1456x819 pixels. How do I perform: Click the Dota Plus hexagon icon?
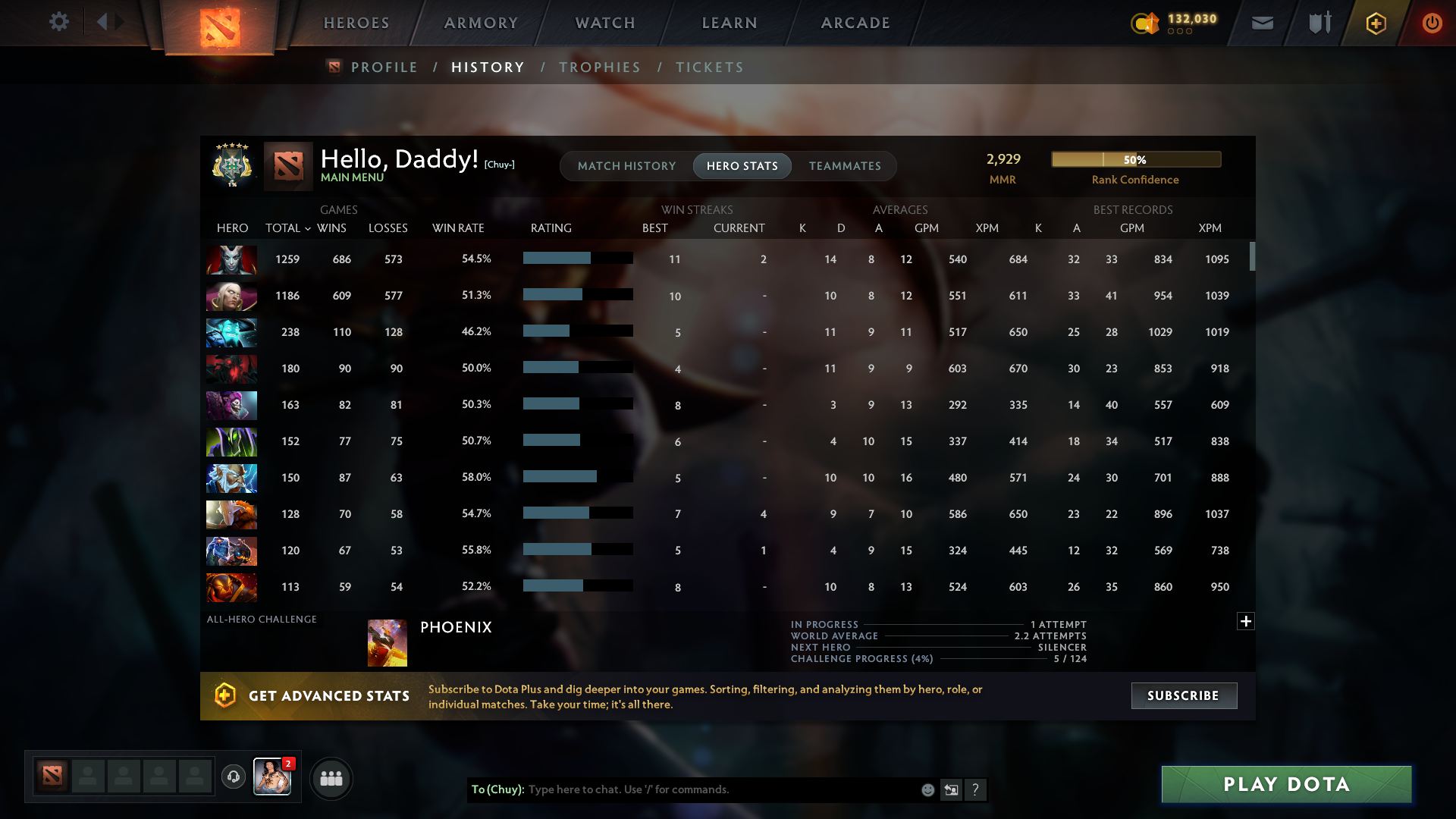pyautogui.click(x=1375, y=23)
